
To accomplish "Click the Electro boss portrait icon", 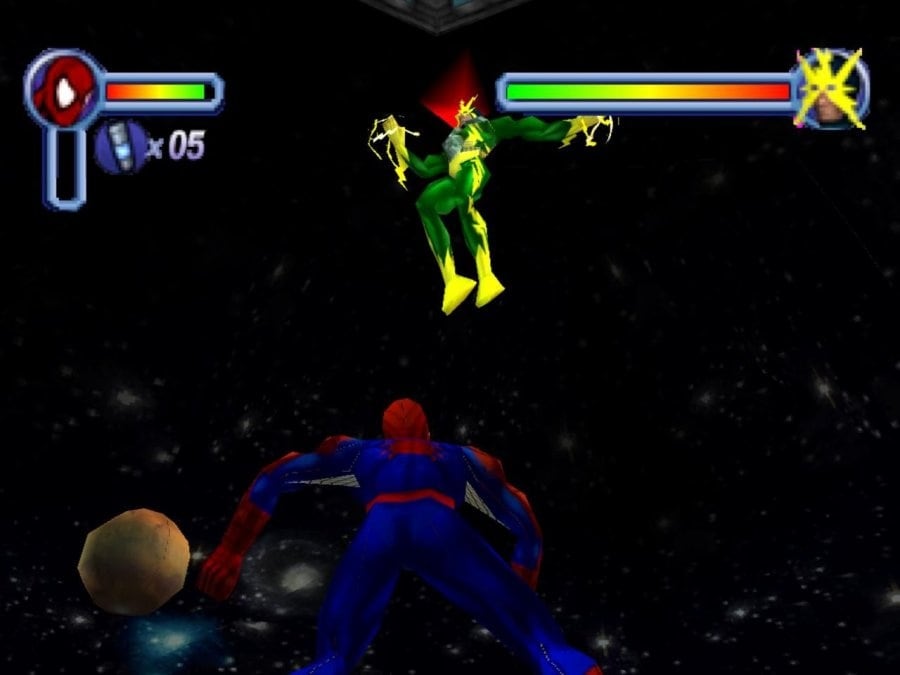I will [832, 90].
